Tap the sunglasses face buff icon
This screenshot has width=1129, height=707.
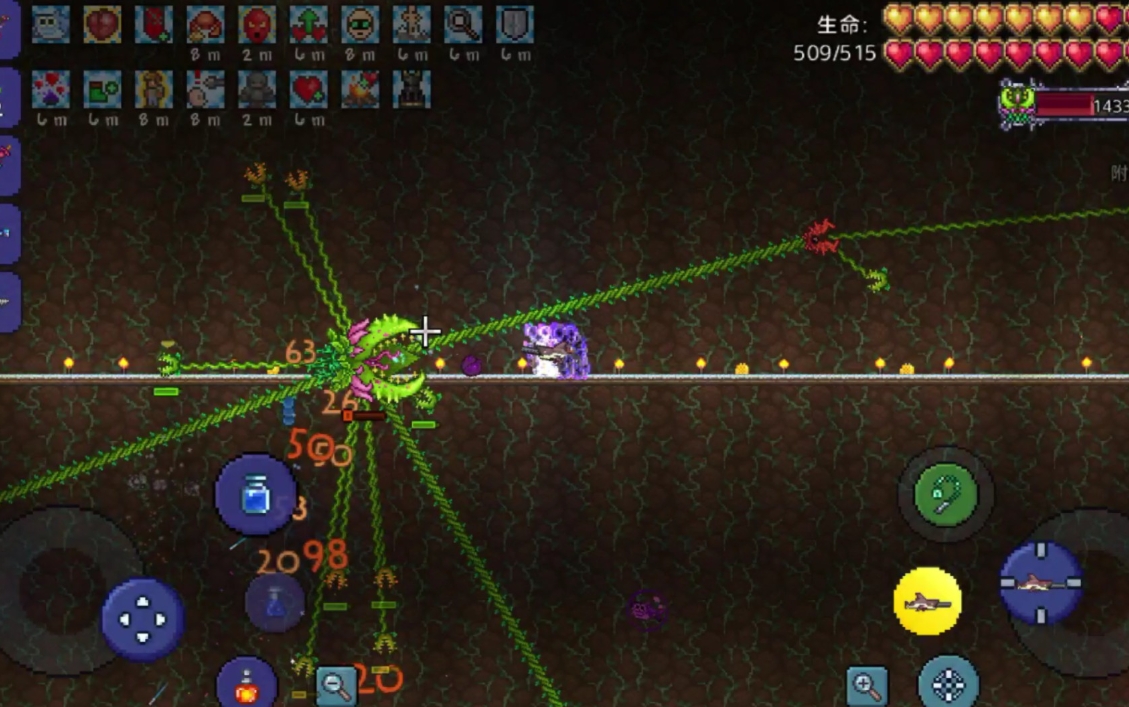click(360, 25)
